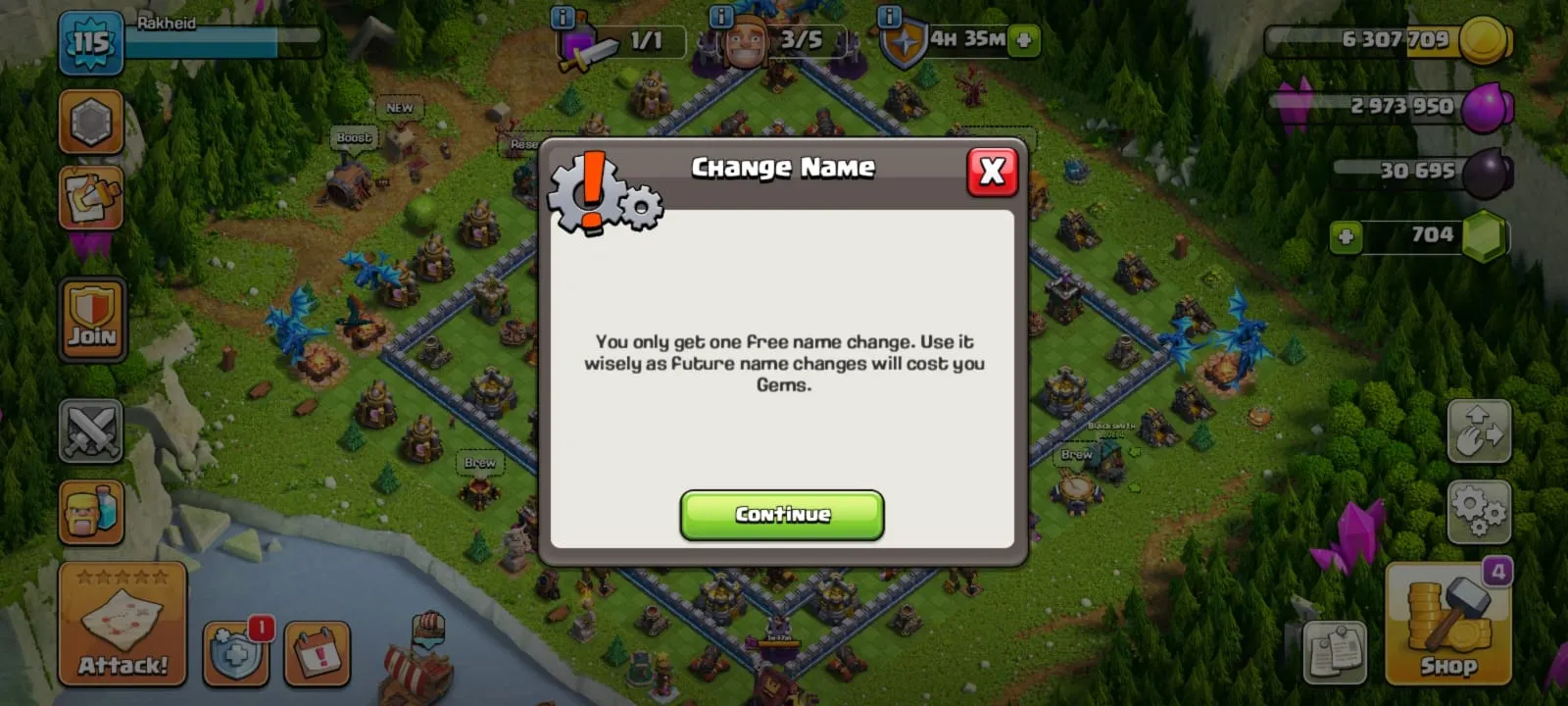The height and width of the screenshot is (706, 1568).
Task: Open the events calendar icon with alert
Action: tap(317, 652)
